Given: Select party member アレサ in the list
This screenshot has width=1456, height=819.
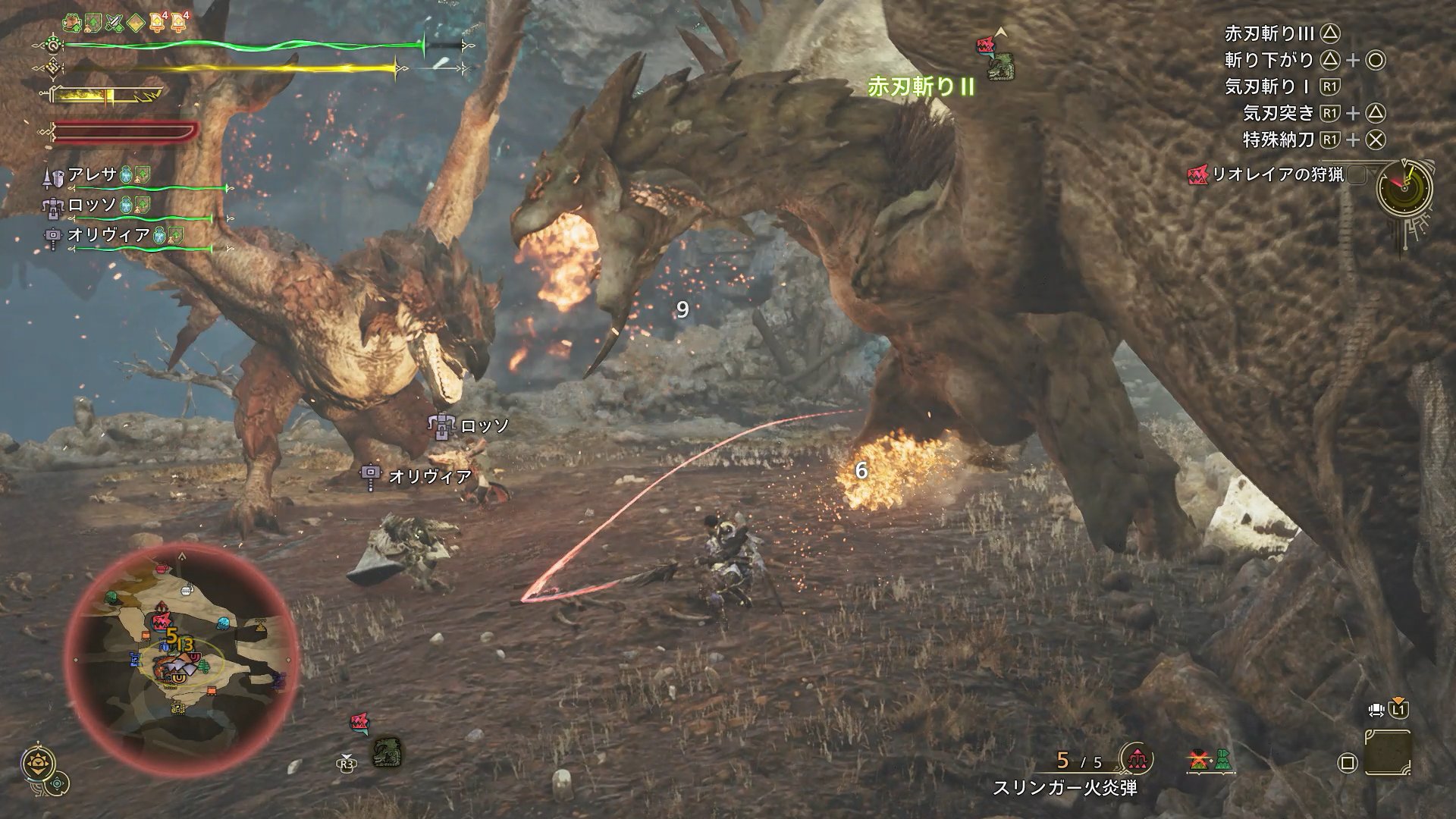Looking at the screenshot, I should [x=93, y=175].
